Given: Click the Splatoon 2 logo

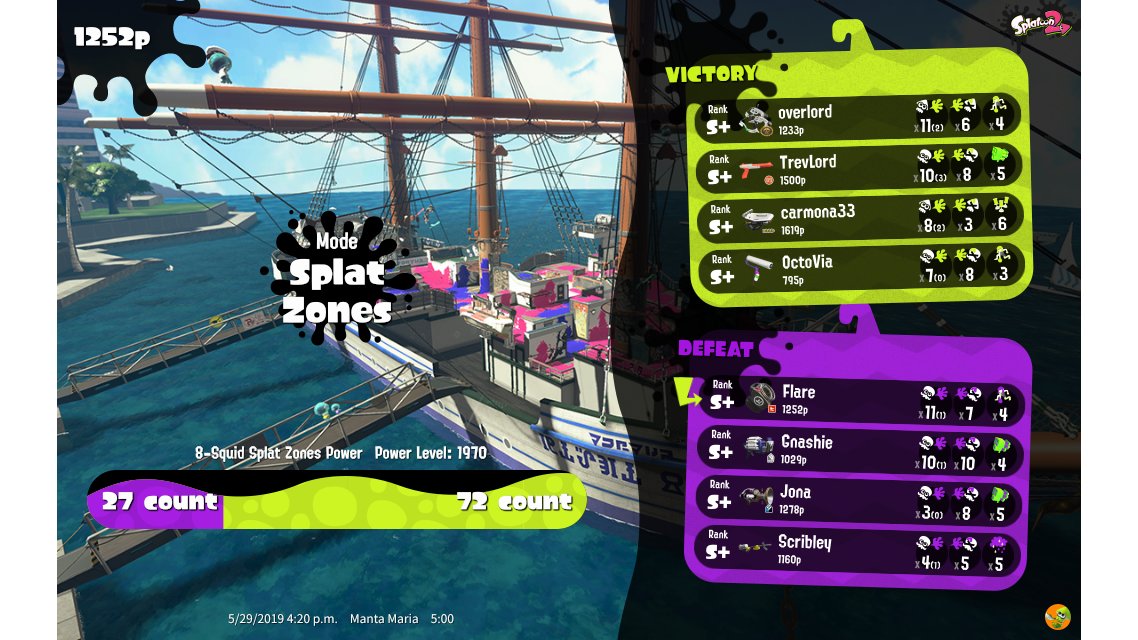Looking at the screenshot, I should [1041, 25].
